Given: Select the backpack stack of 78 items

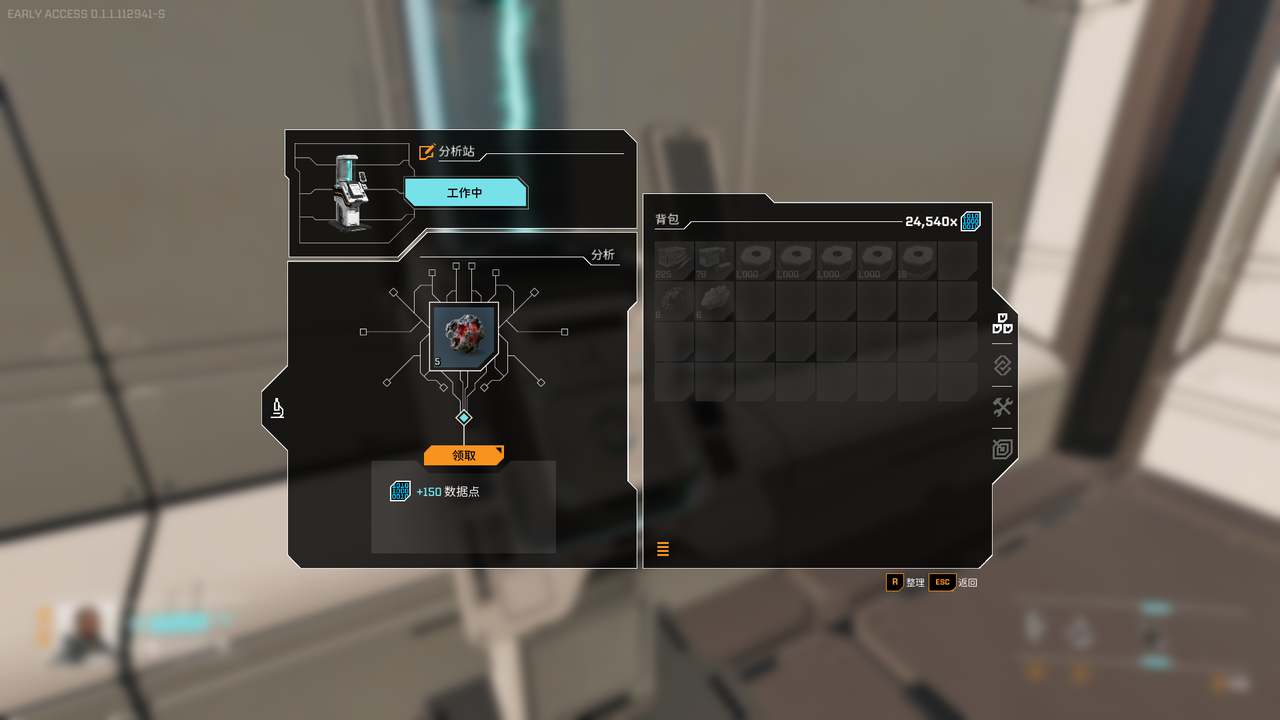Looking at the screenshot, I should 715,260.
